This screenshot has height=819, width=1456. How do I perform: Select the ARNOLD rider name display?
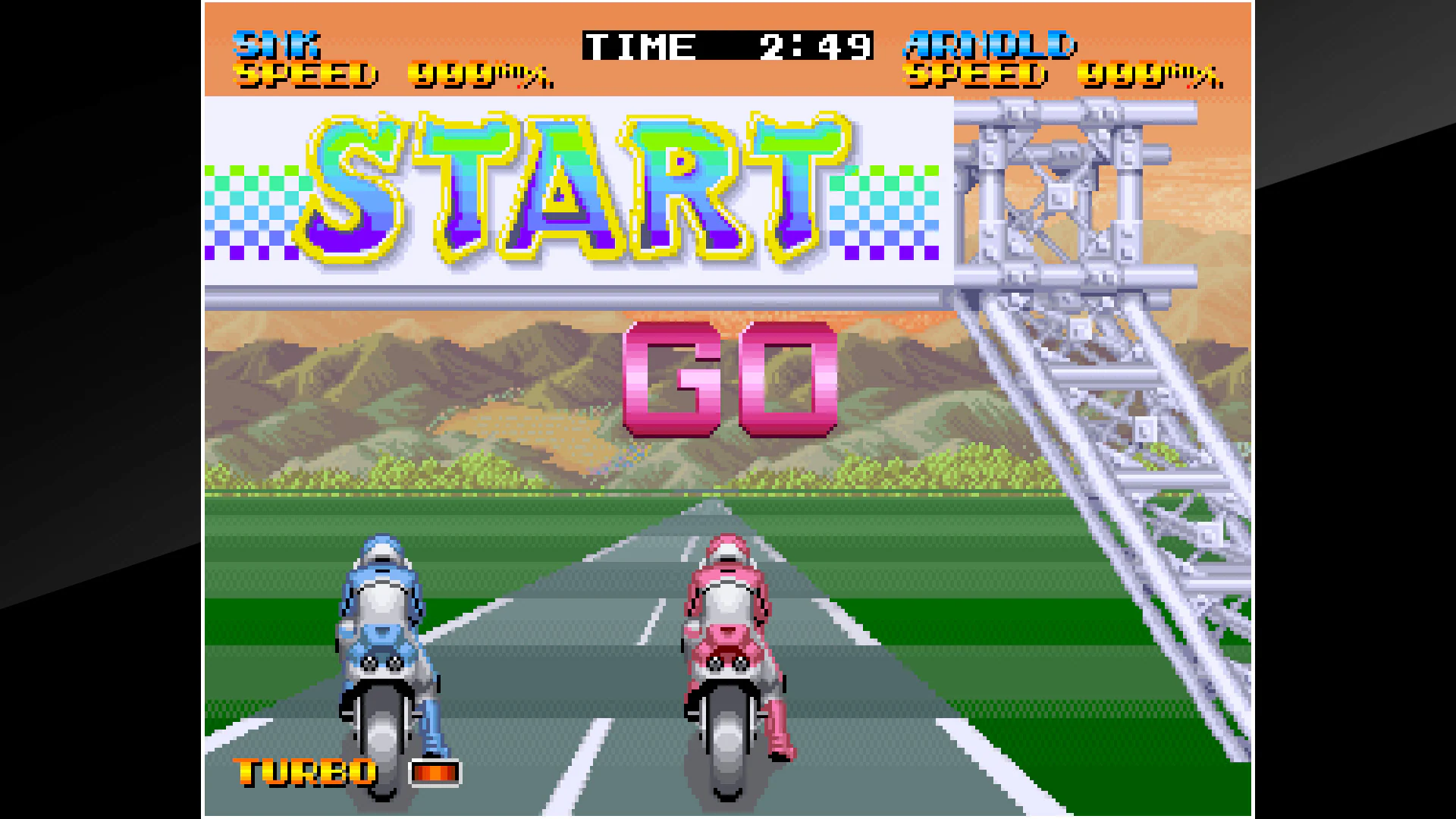point(990,44)
